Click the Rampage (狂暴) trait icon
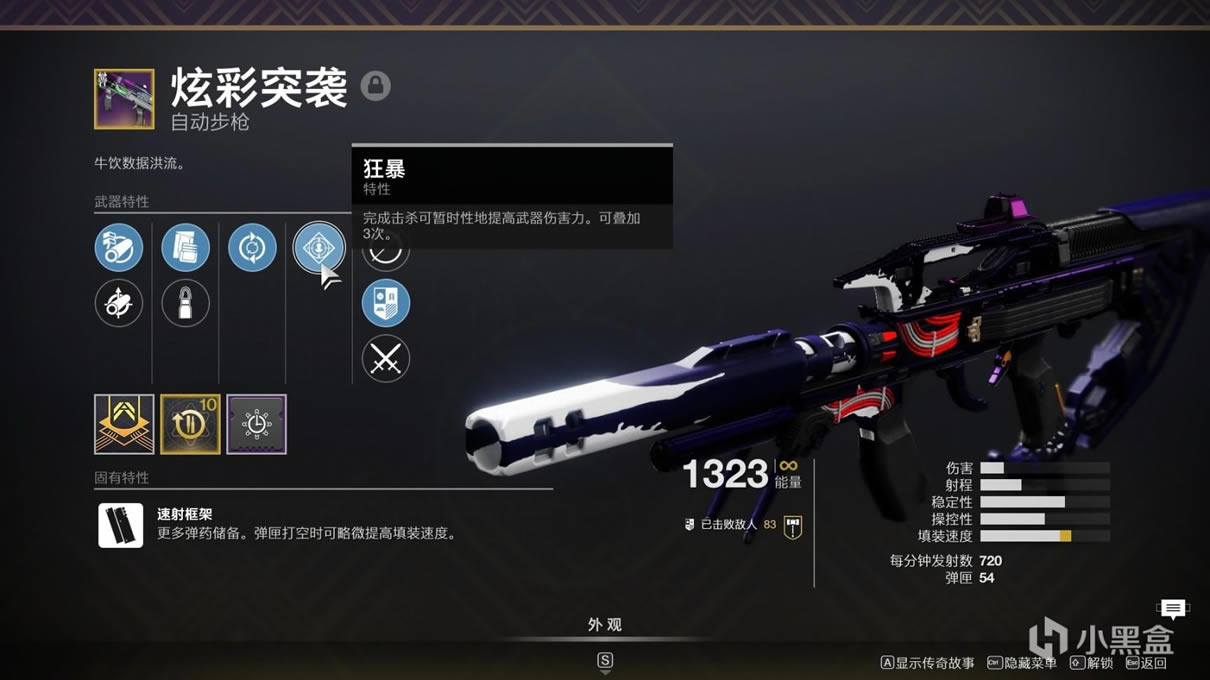The width and height of the screenshot is (1210, 680). point(319,248)
